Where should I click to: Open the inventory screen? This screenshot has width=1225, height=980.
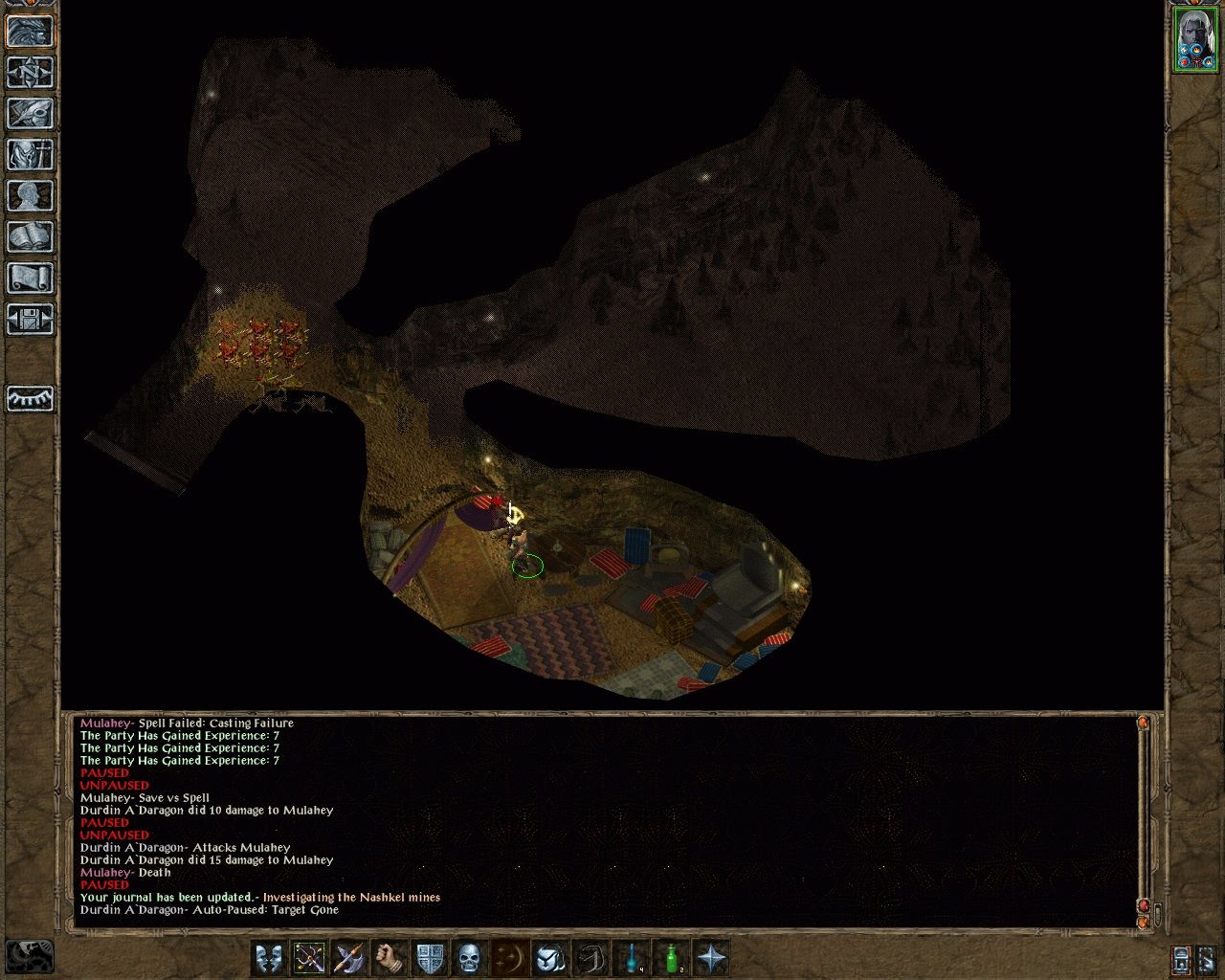pos(29,155)
